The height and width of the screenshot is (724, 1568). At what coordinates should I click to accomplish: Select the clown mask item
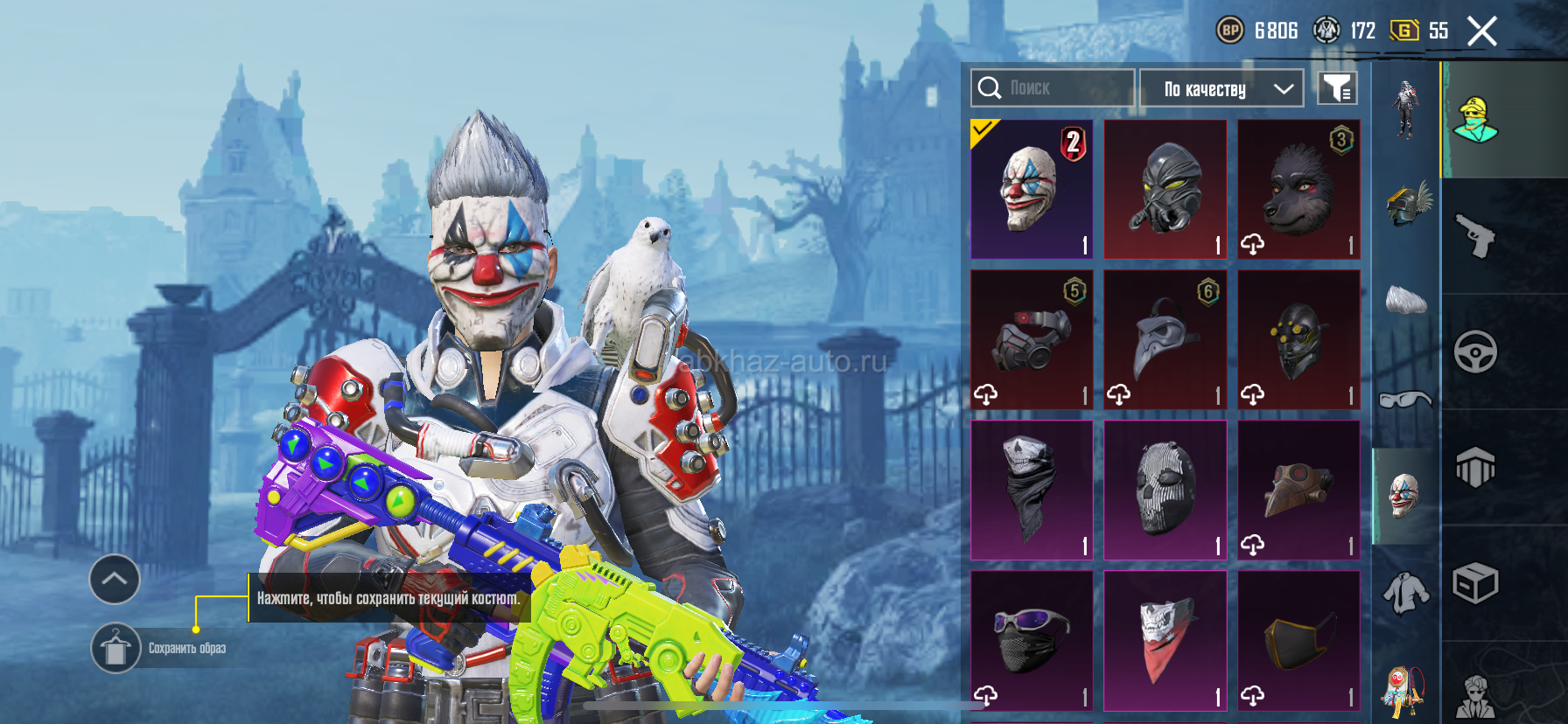pyautogui.click(x=1032, y=190)
